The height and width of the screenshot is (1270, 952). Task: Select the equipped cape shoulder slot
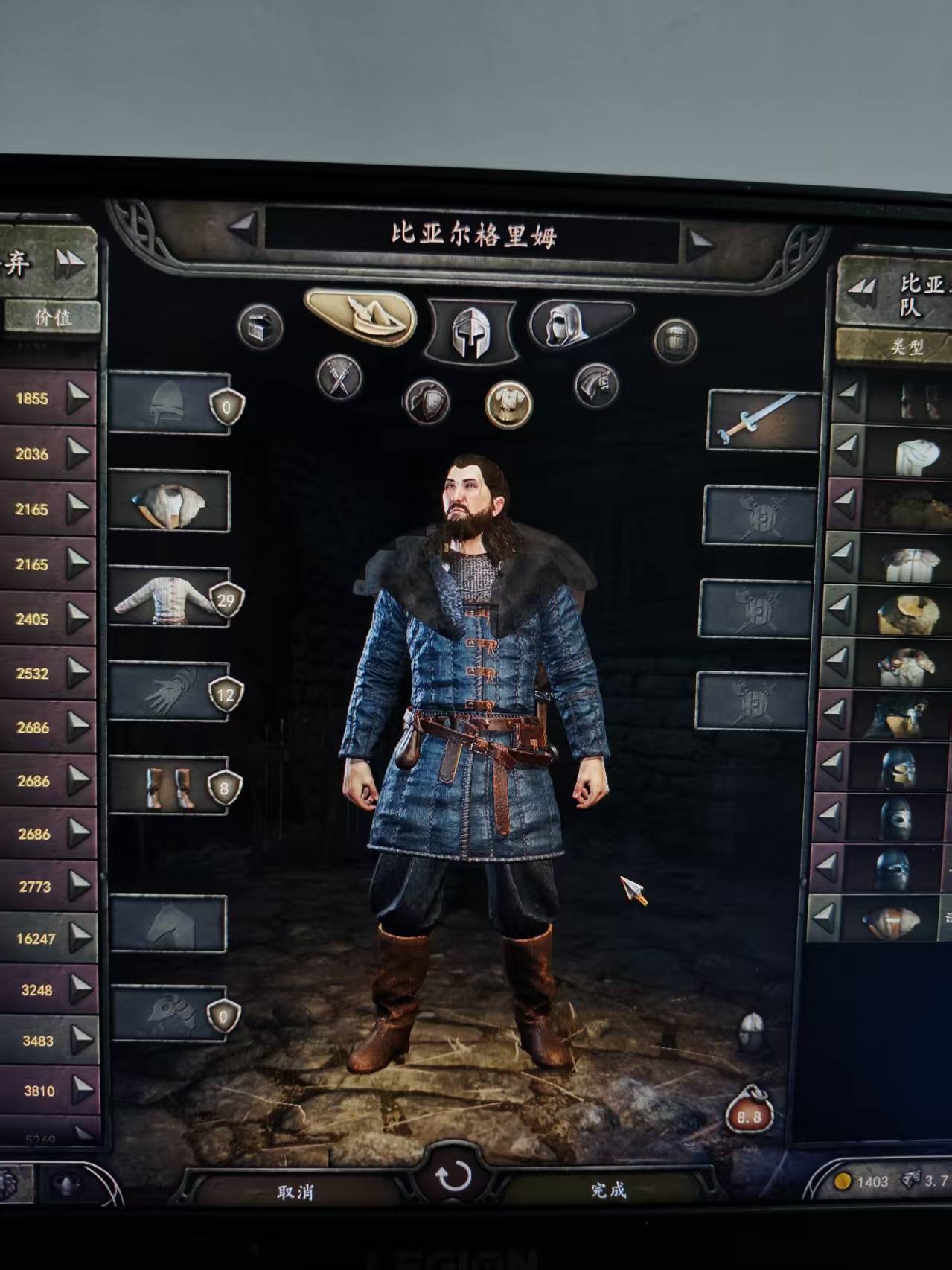point(170,502)
